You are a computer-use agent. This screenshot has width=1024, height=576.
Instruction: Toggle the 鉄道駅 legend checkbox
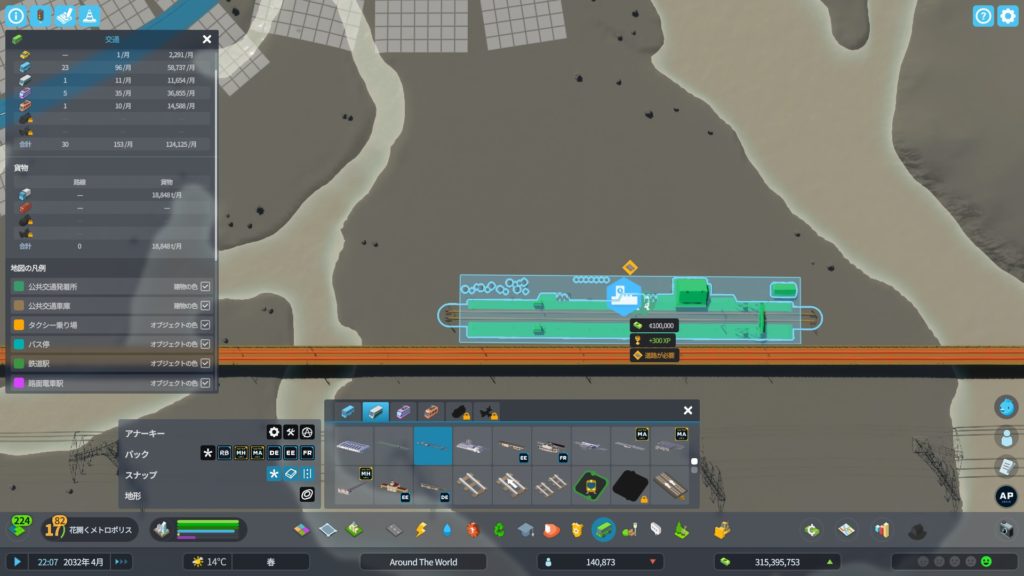click(206, 363)
